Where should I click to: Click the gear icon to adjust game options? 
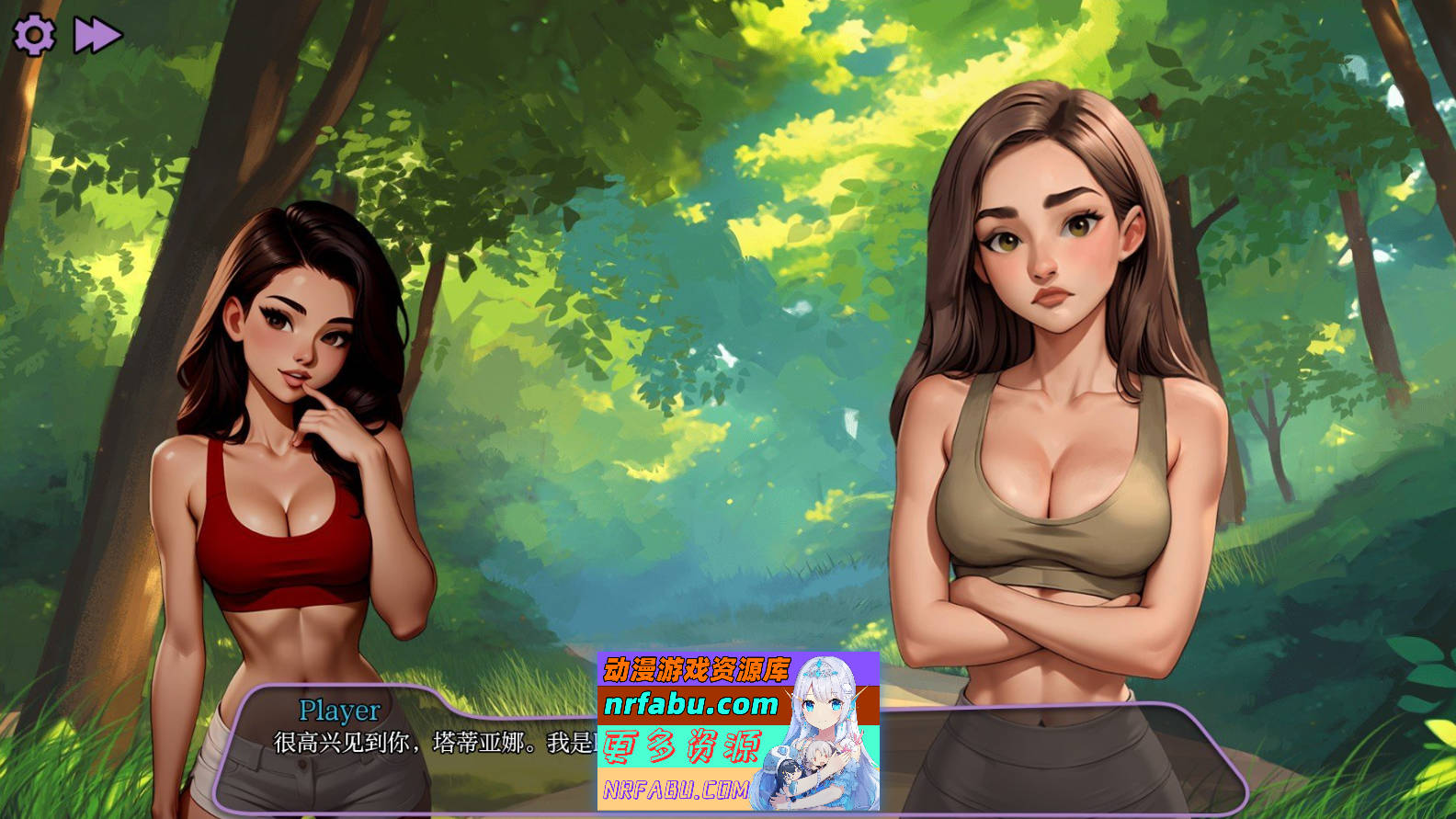point(35,35)
